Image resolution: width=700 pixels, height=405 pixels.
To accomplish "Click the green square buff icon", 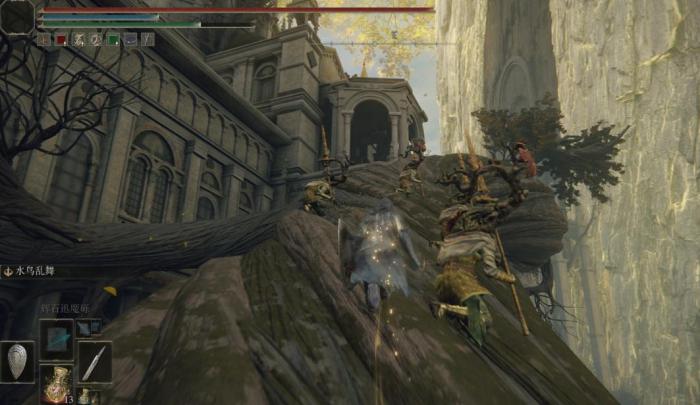I will coord(113,40).
